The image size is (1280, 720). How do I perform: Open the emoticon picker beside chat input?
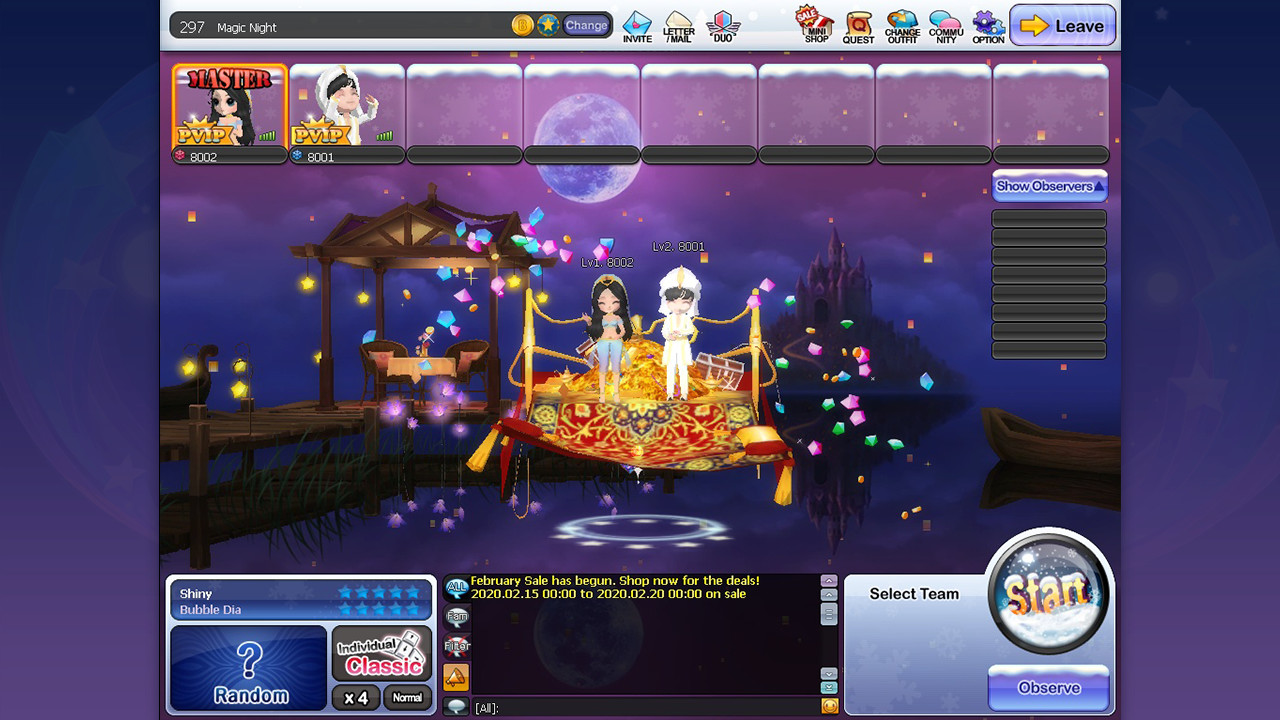coord(828,707)
